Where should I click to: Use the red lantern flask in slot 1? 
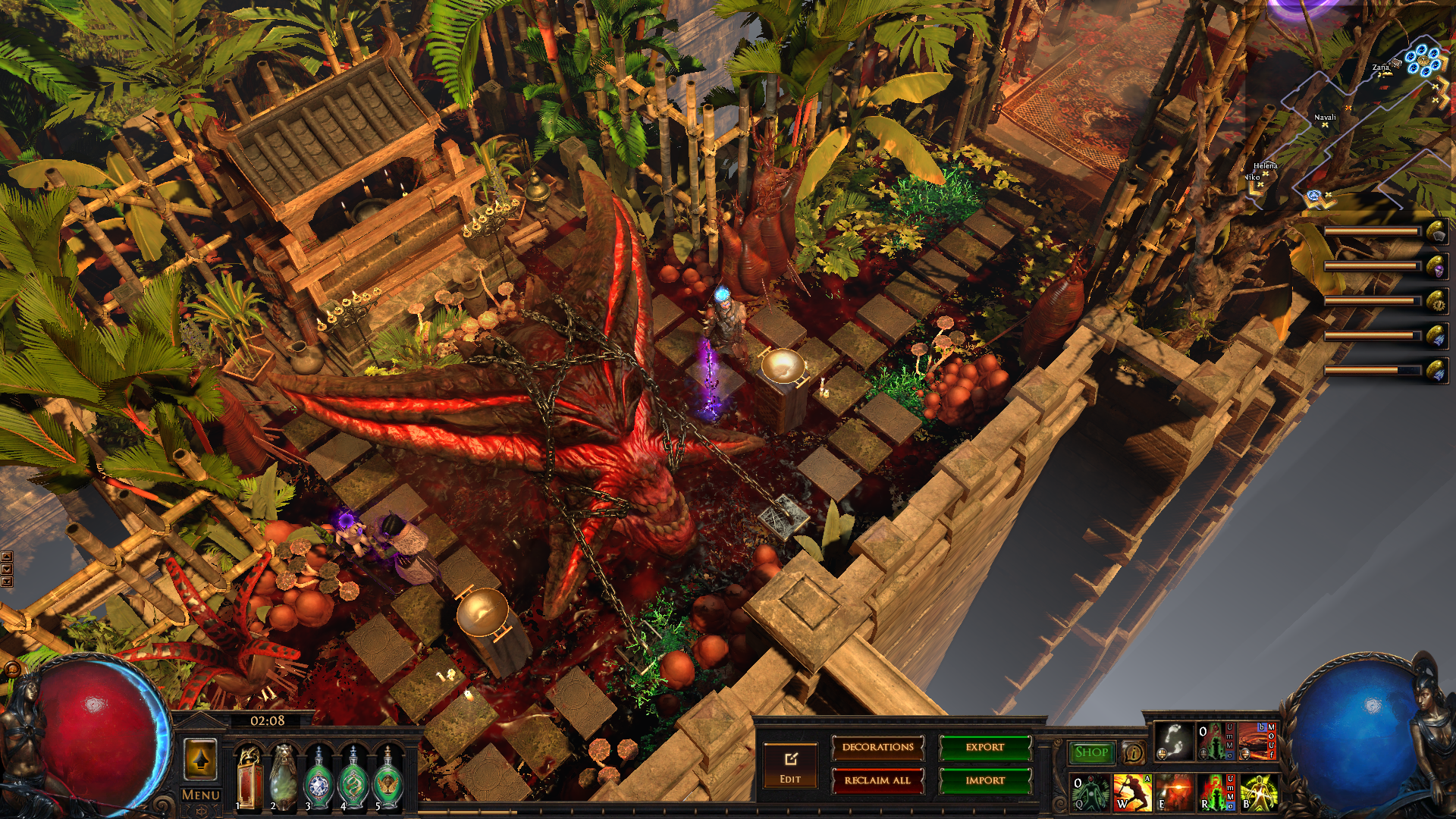tap(249, 777)
